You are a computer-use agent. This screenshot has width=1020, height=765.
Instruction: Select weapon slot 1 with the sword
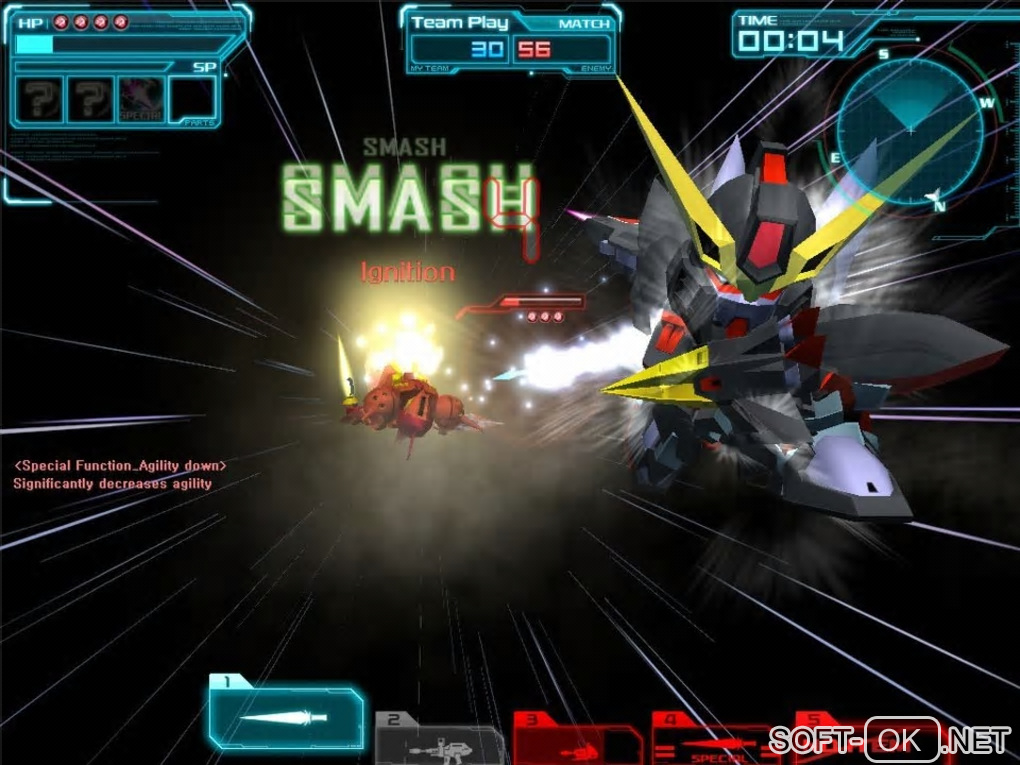coord(287,717)
